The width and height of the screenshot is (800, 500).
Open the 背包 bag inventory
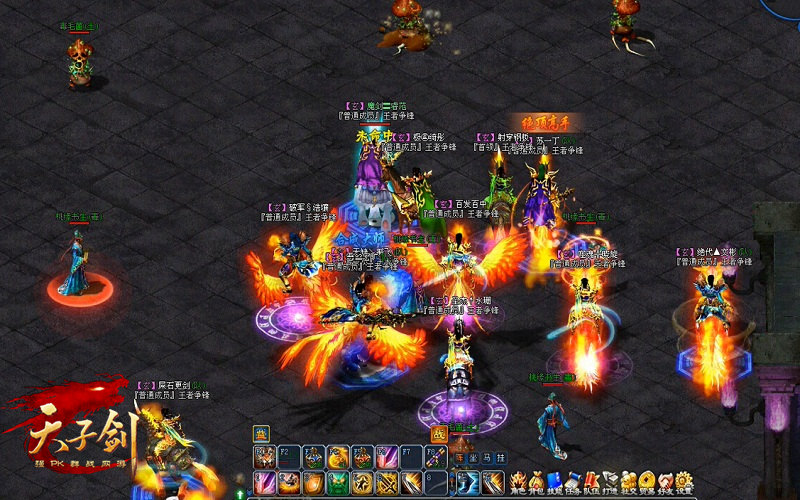[x=538, y=481]
